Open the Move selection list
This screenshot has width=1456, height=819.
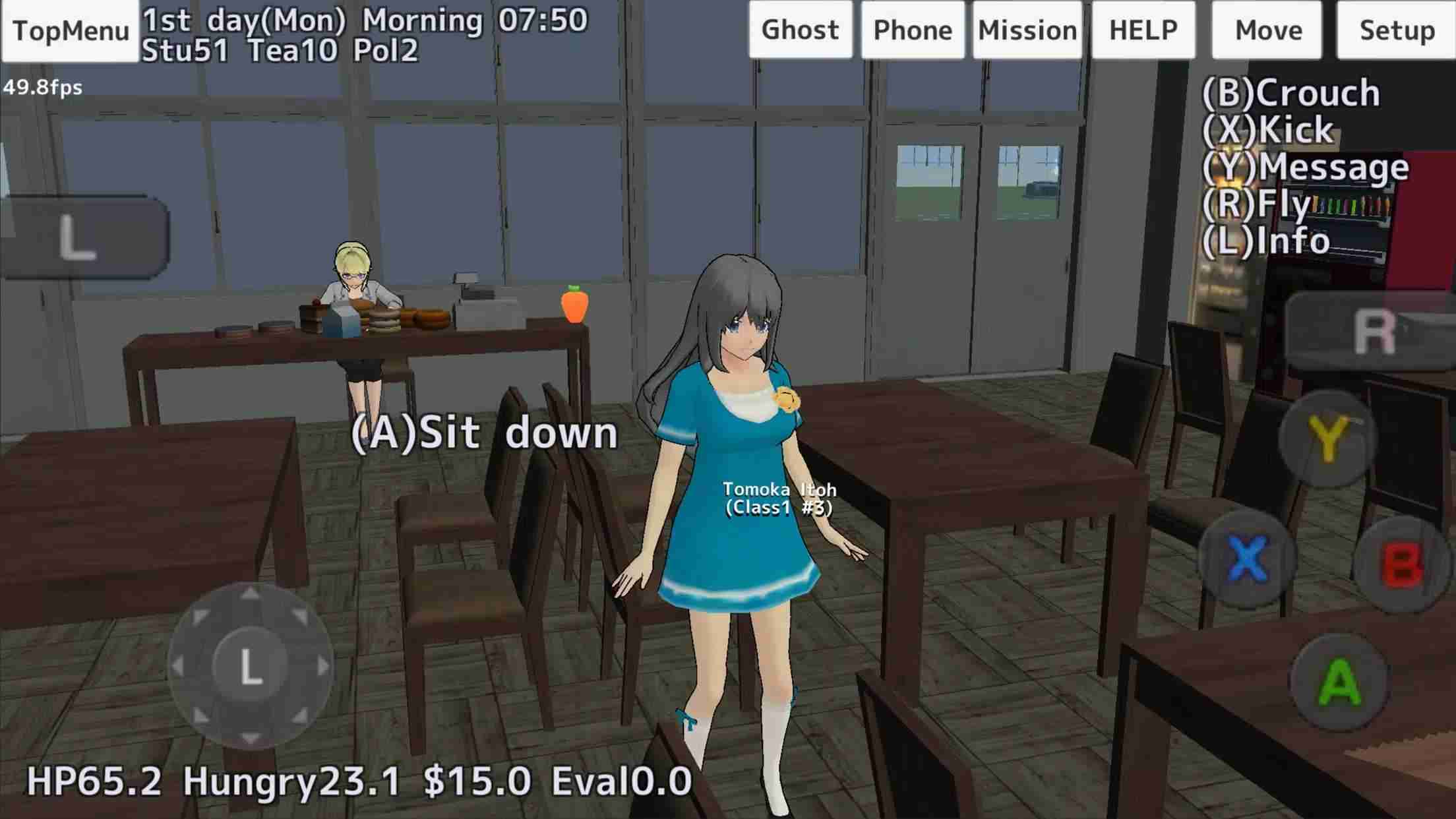click(1266, 29)
